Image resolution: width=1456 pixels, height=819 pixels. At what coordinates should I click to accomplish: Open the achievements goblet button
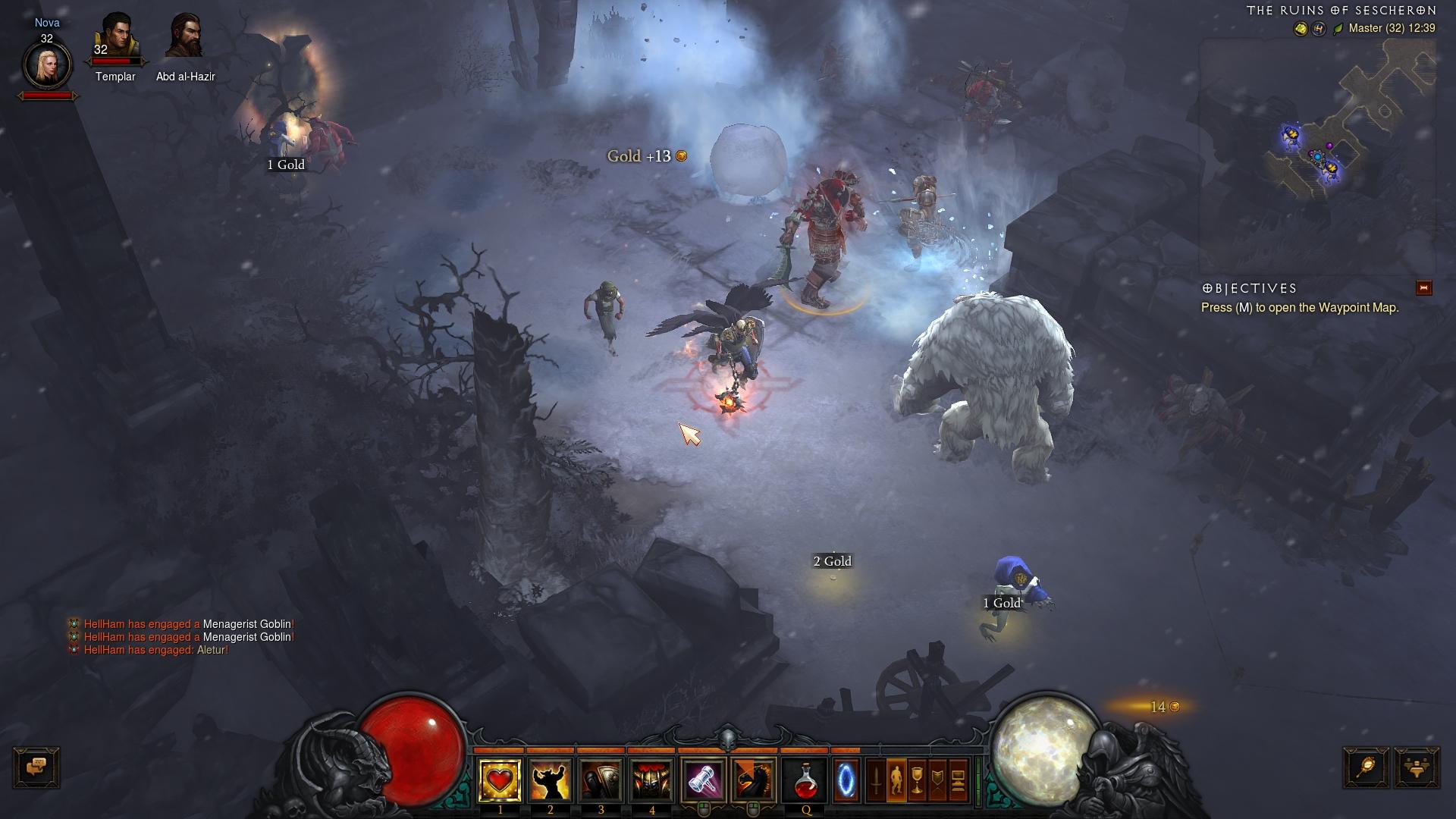tap(917, 780)
